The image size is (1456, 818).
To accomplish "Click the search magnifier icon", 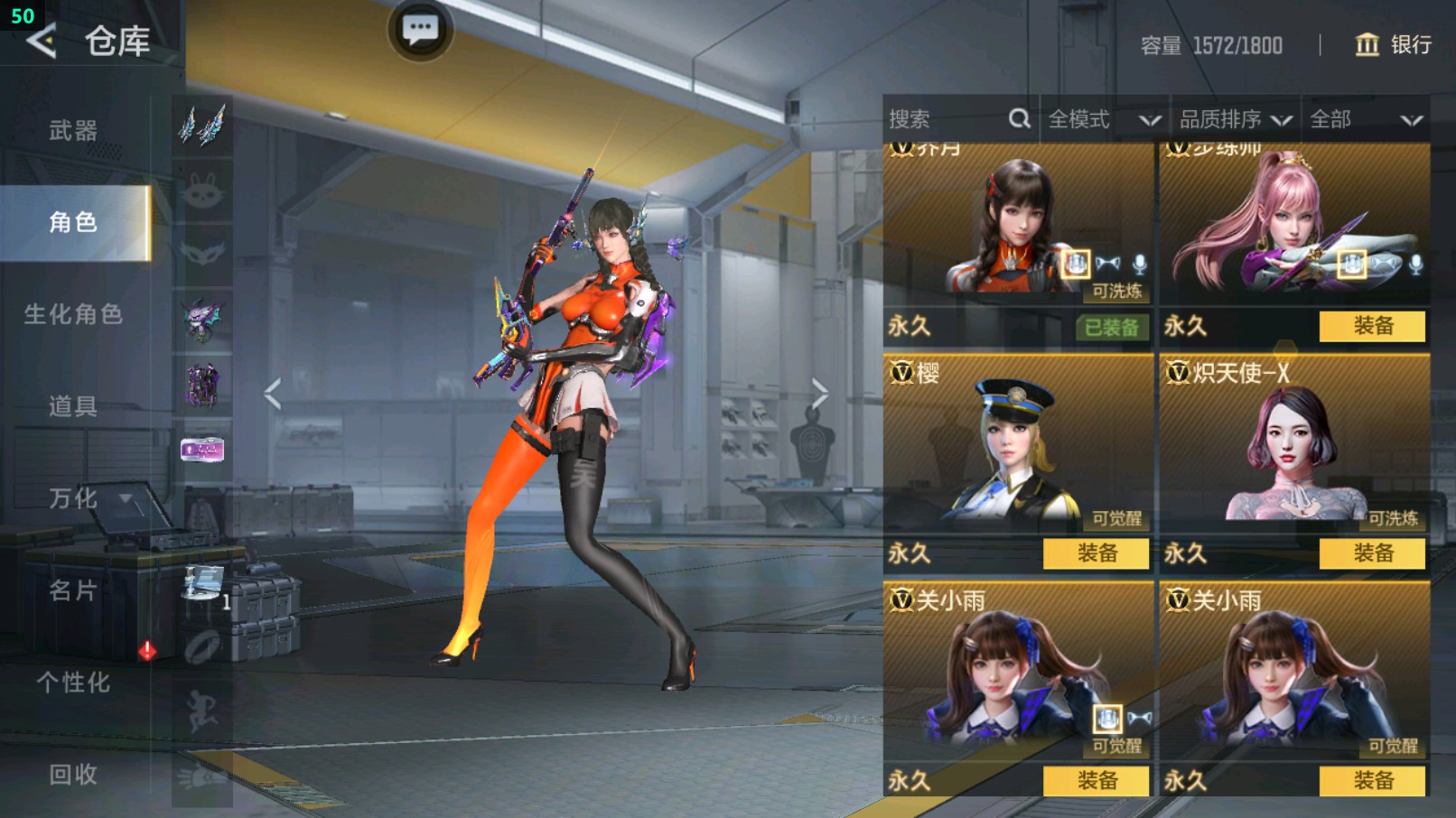I will pyautogui.click(x=1019, y=118).
